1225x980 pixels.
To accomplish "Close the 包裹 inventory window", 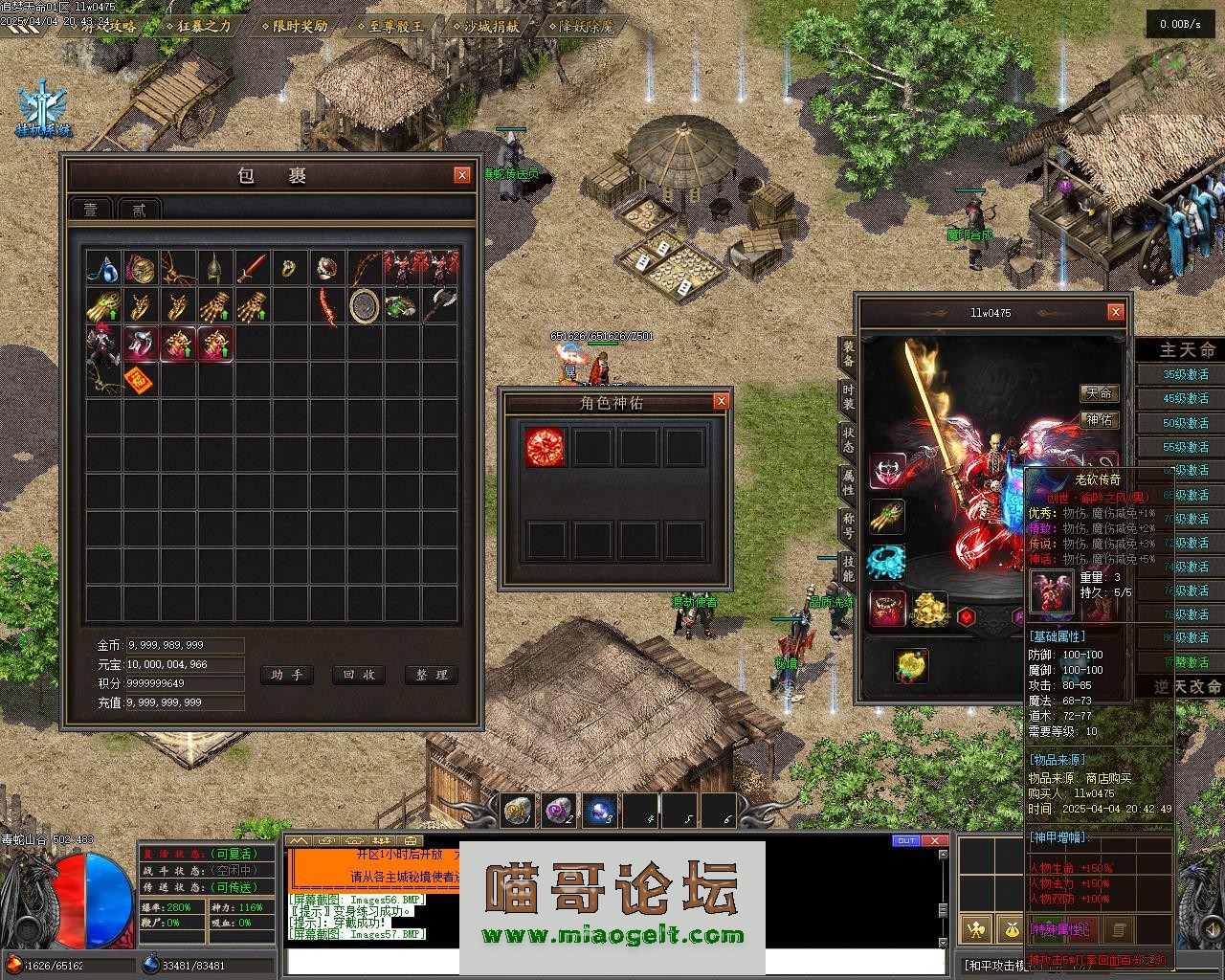I will point(462,174).
